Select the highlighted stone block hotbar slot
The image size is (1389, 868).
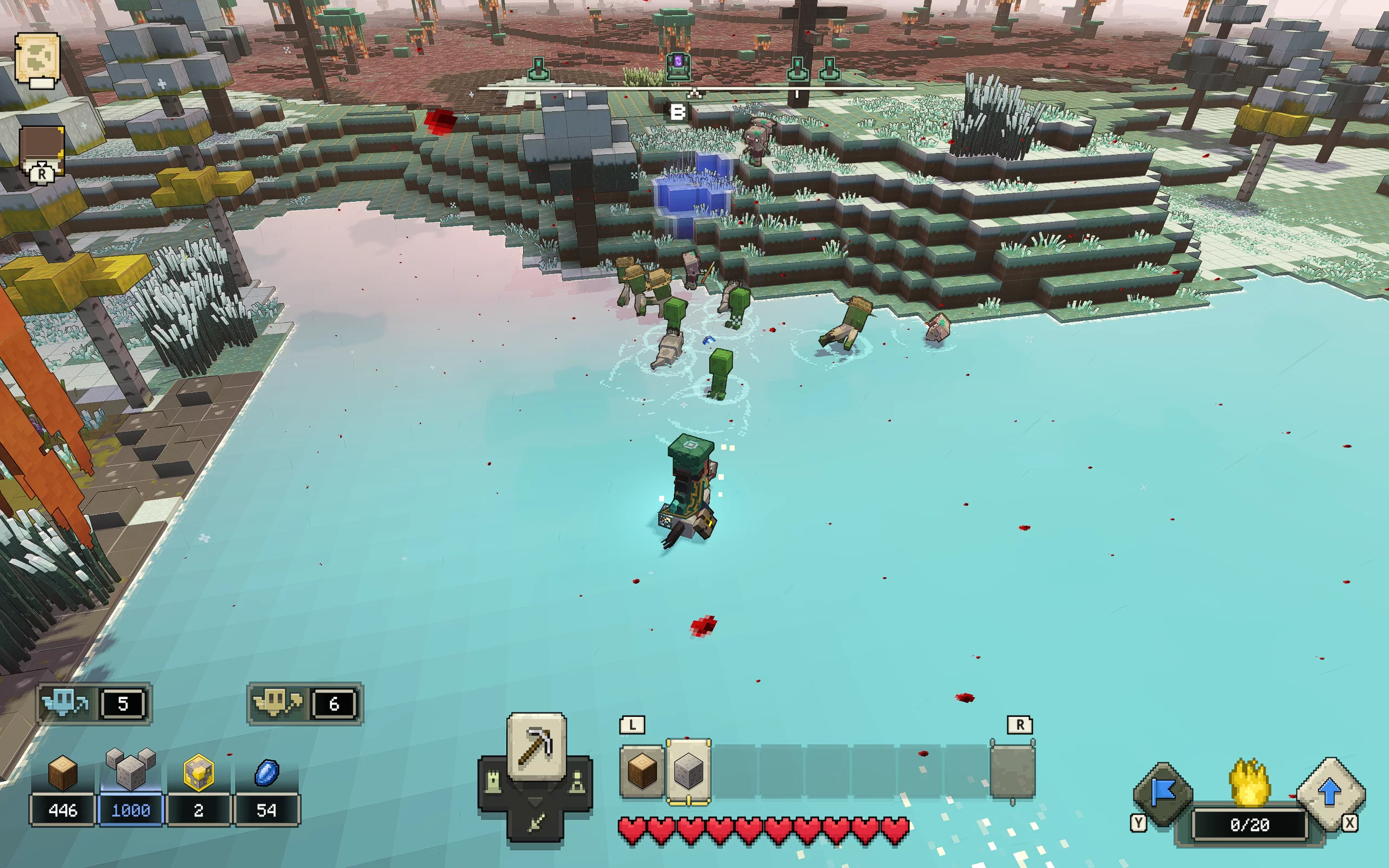point(688,771)
